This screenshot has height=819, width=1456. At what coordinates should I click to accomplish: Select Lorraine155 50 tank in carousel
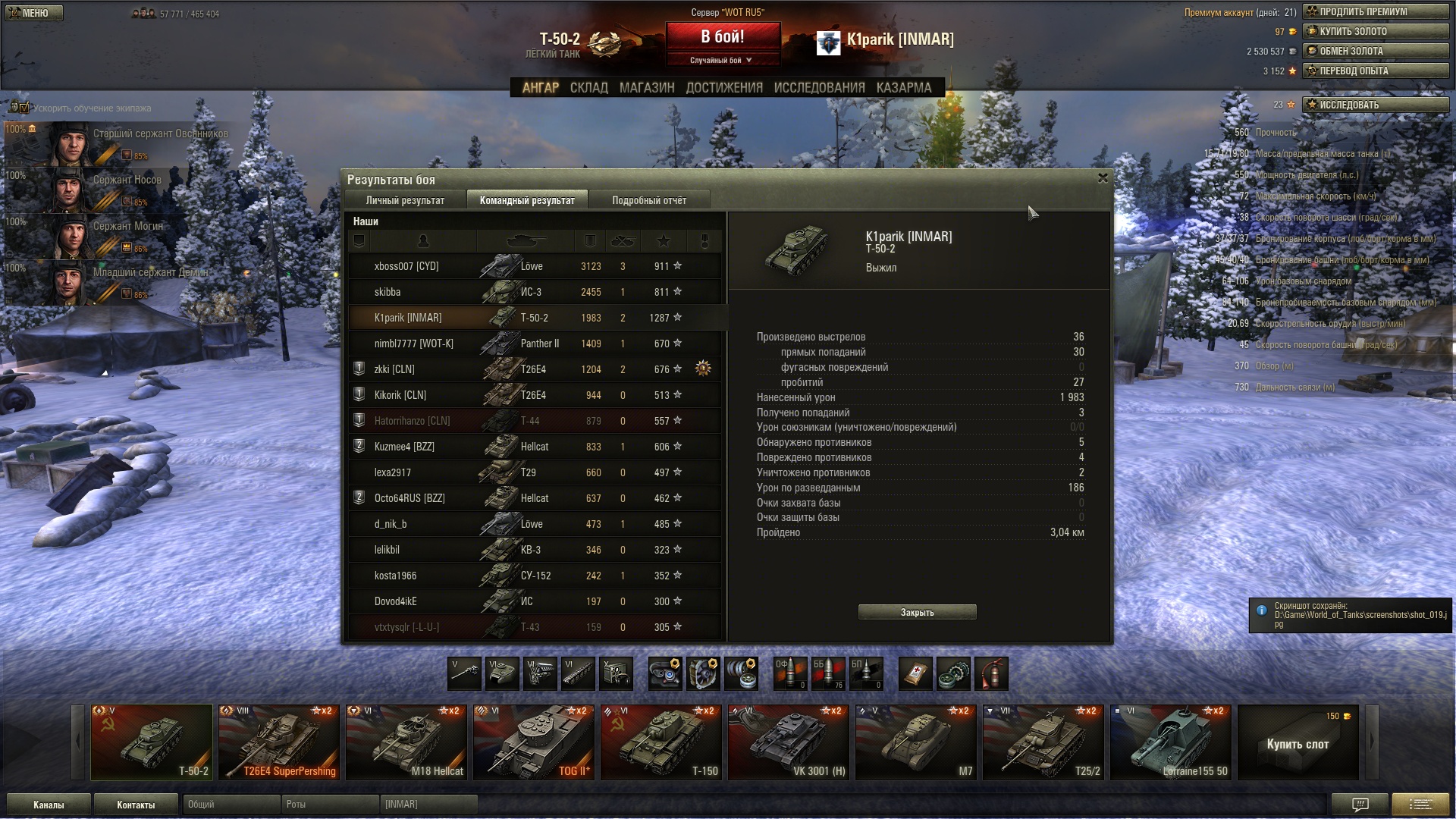pyautogui.click(x=1170, y=742)
